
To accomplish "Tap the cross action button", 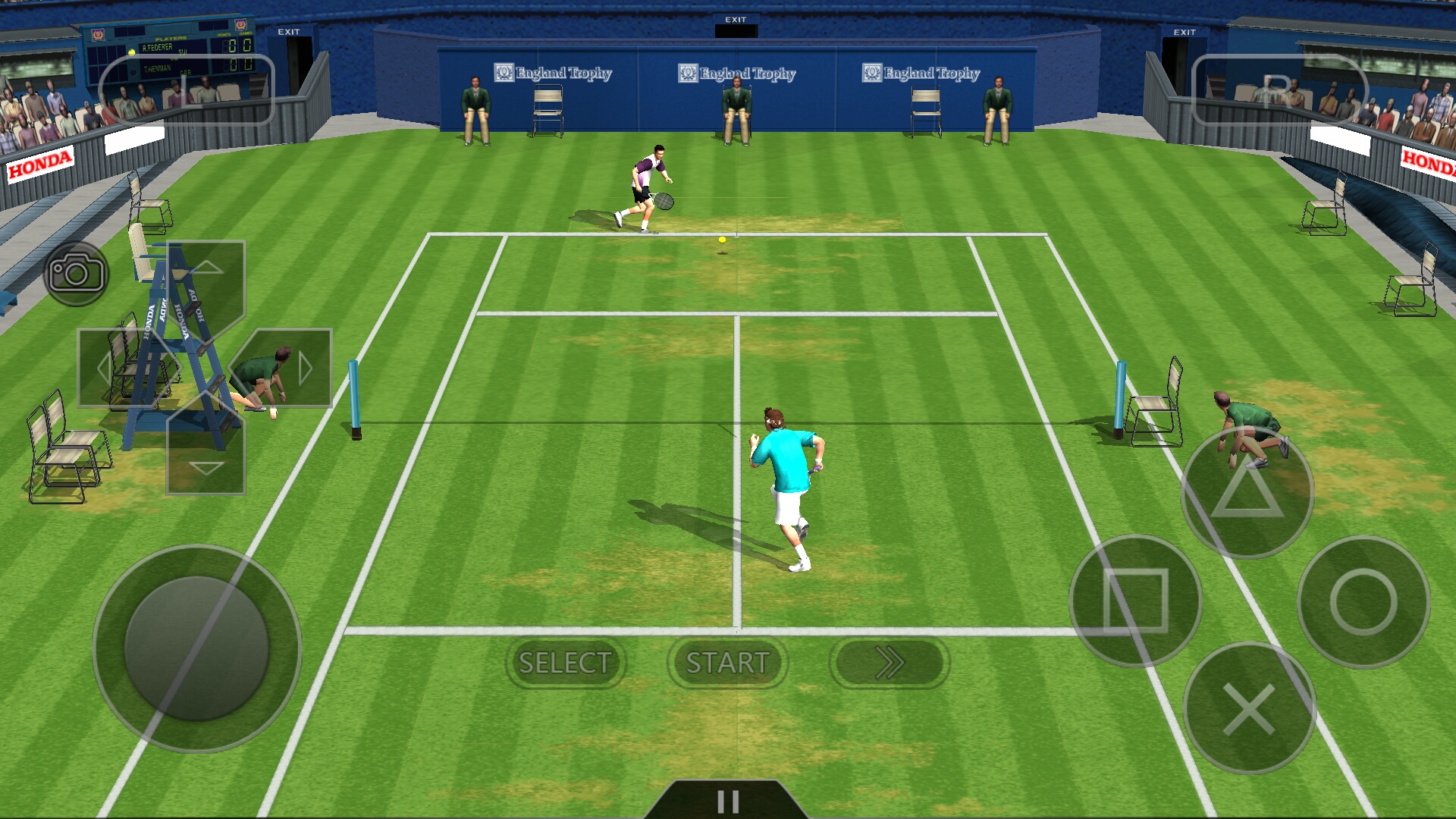I will click(1249, 708).
